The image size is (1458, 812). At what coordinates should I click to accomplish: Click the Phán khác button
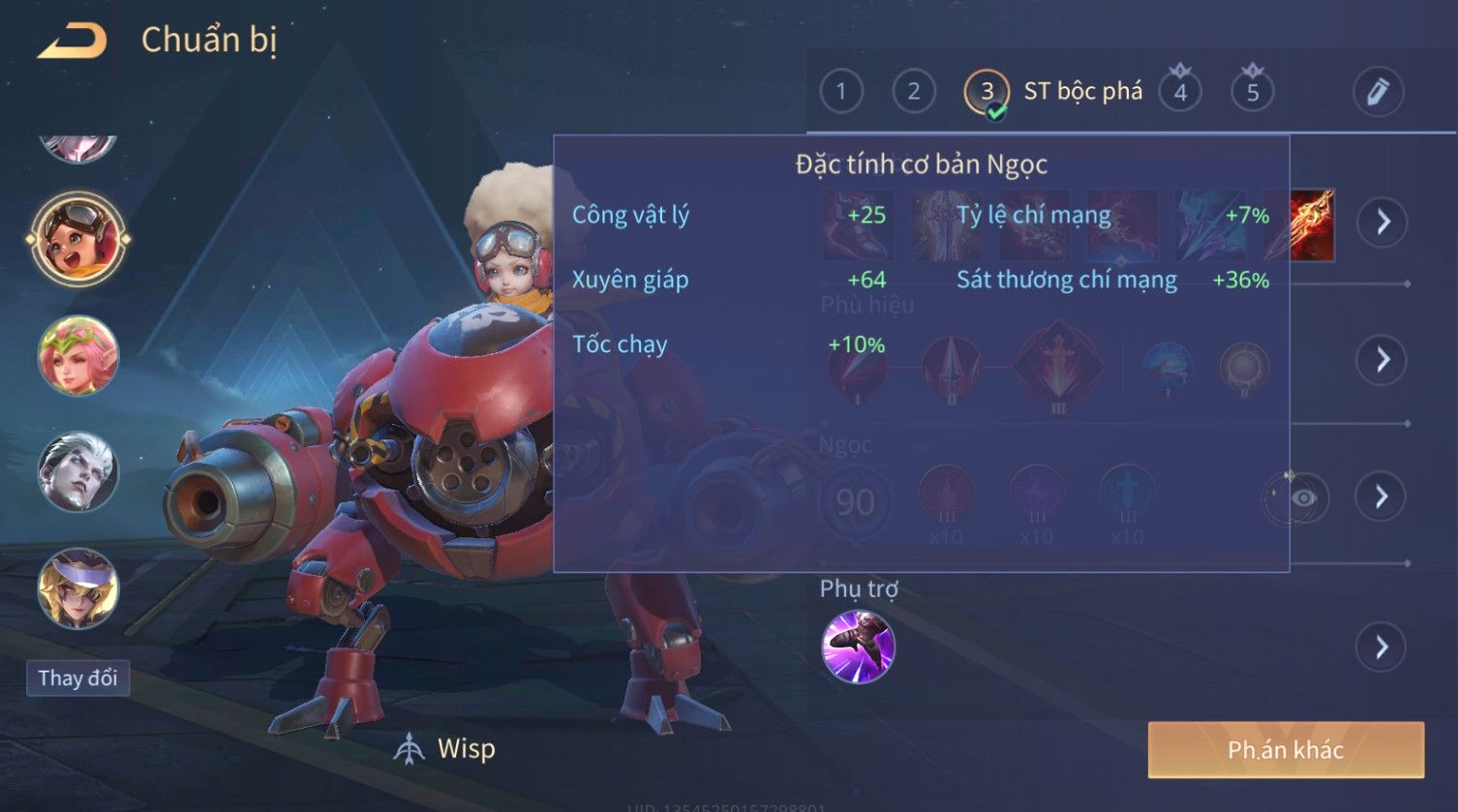(x=1285, y=750)
